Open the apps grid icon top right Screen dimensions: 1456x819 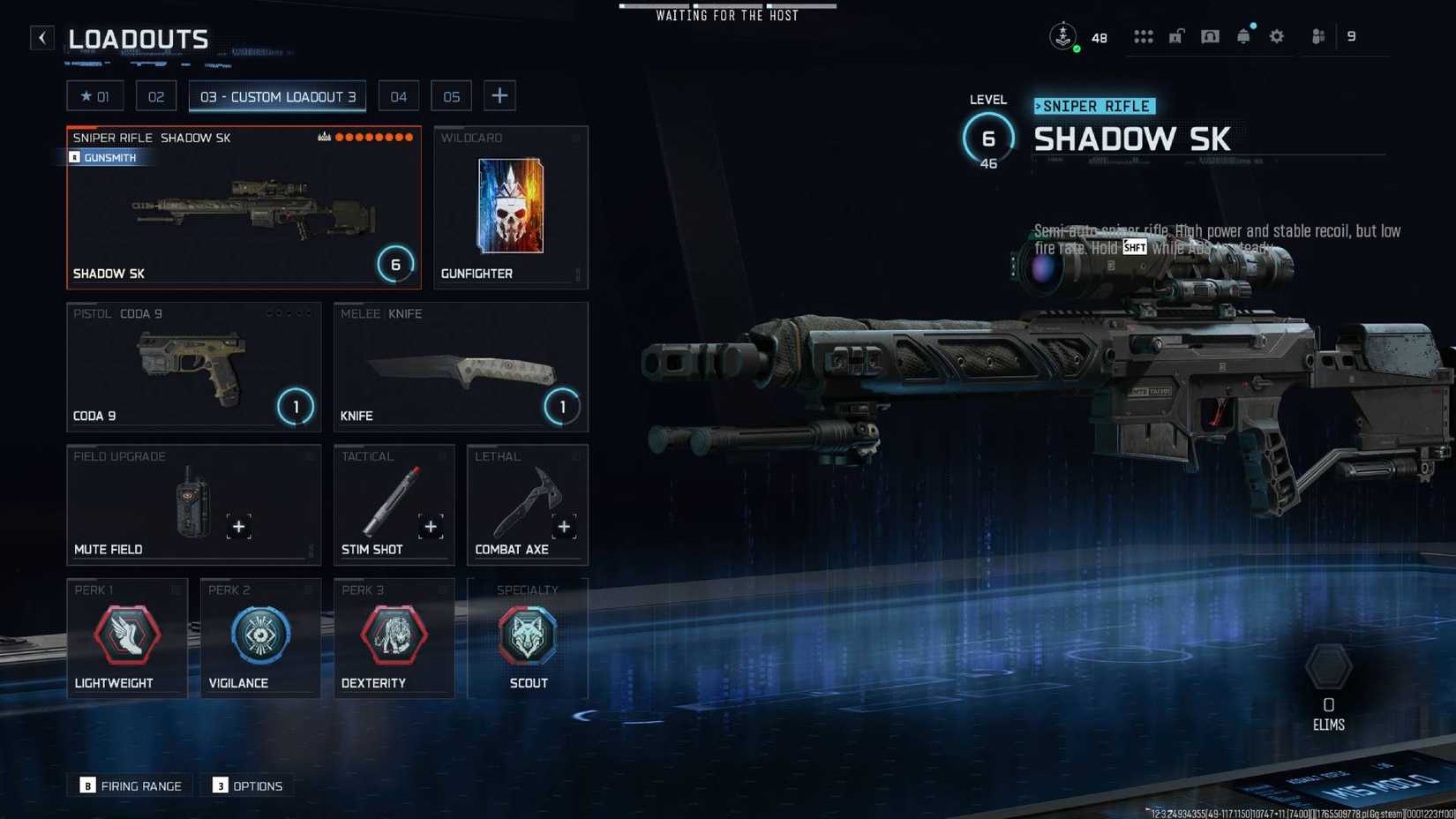pyautogui.click(x=1144, y=36)
